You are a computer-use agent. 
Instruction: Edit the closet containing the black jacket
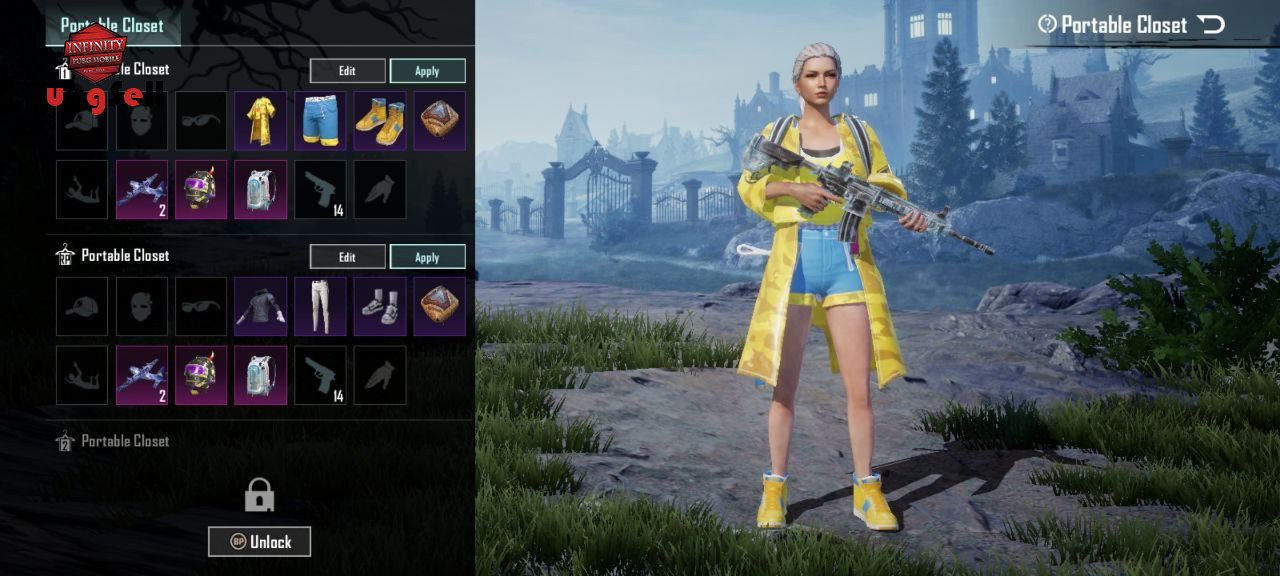tap(347, 257)
